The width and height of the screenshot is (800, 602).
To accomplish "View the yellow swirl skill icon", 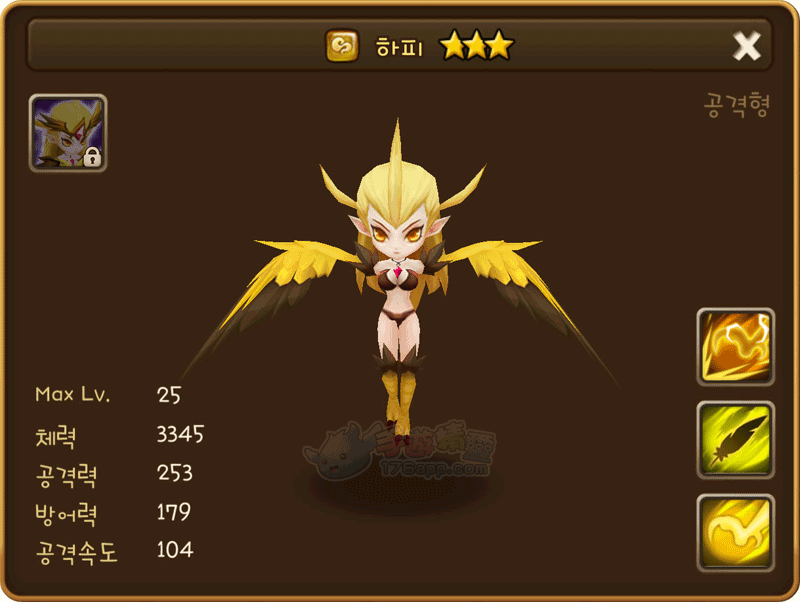I will [x=735, y=533].
